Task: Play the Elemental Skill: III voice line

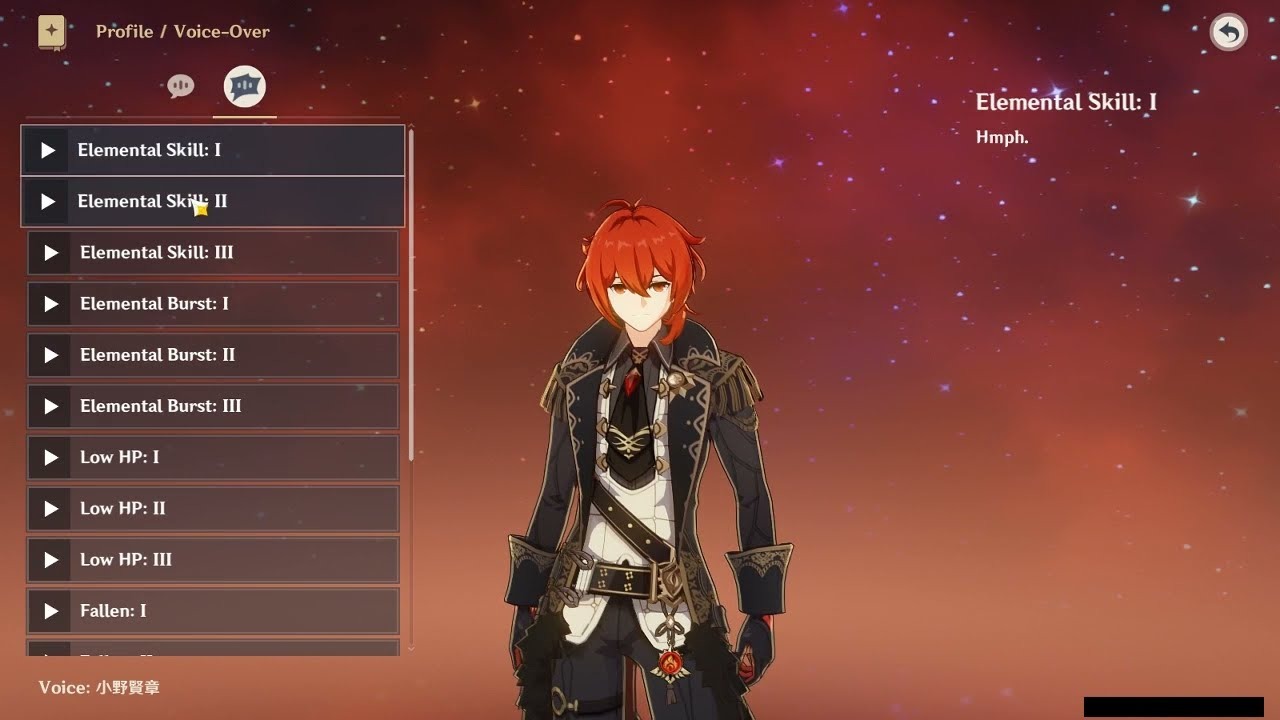Action: (50, 253)
